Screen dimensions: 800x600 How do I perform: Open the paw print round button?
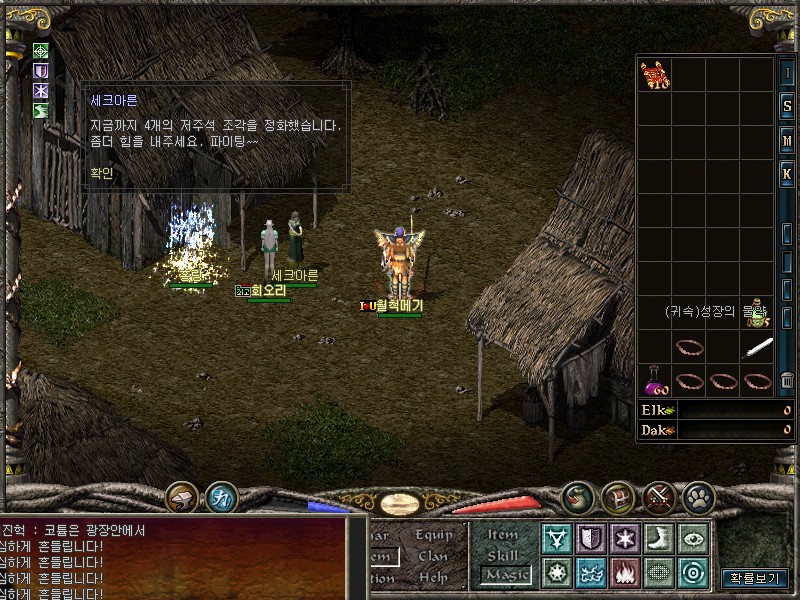coord(697,497)
